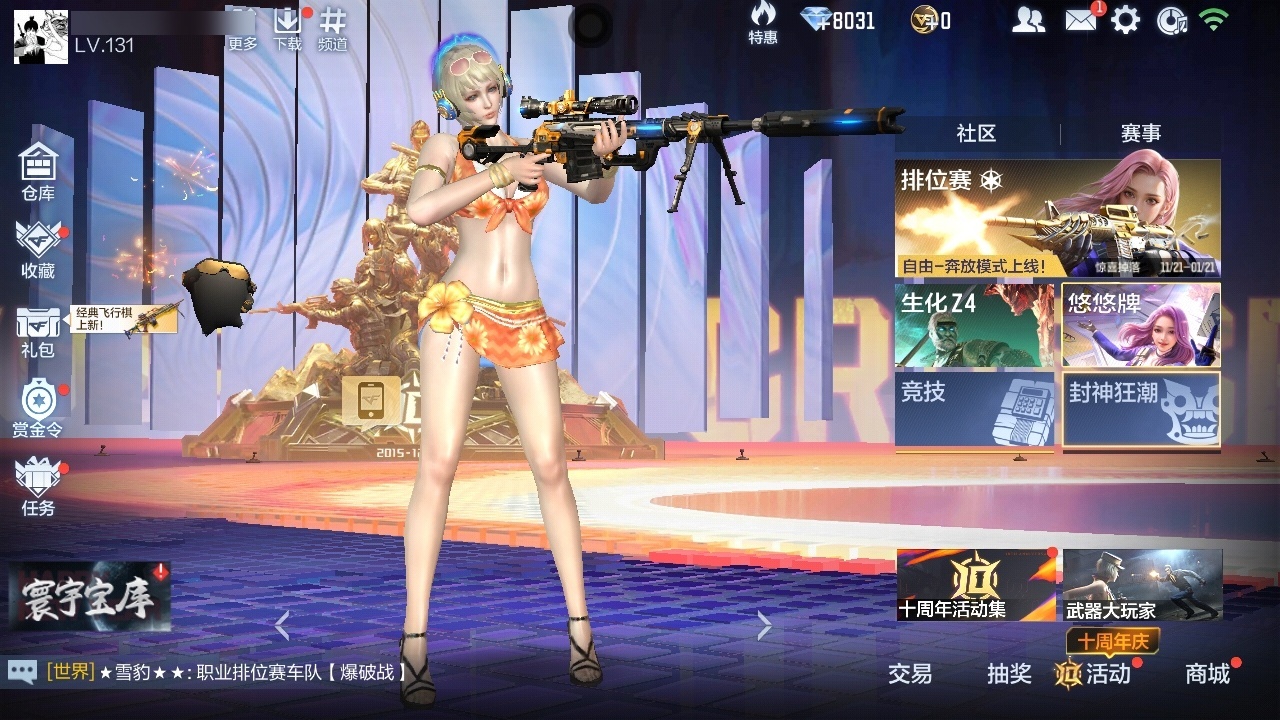The height and width of the screenshot is (720, 1280).
Task: Open the 收藏 (Collection) sidebar icon
Action: point(38,243)
